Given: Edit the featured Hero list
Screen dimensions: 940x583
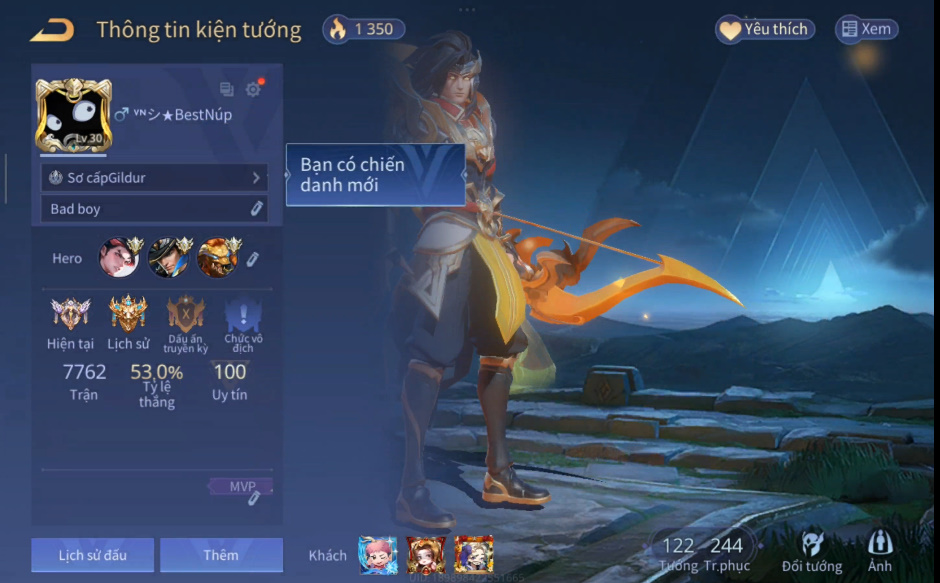Looking at the screenshot, I should pyautogui.click(x=253, y=259).
